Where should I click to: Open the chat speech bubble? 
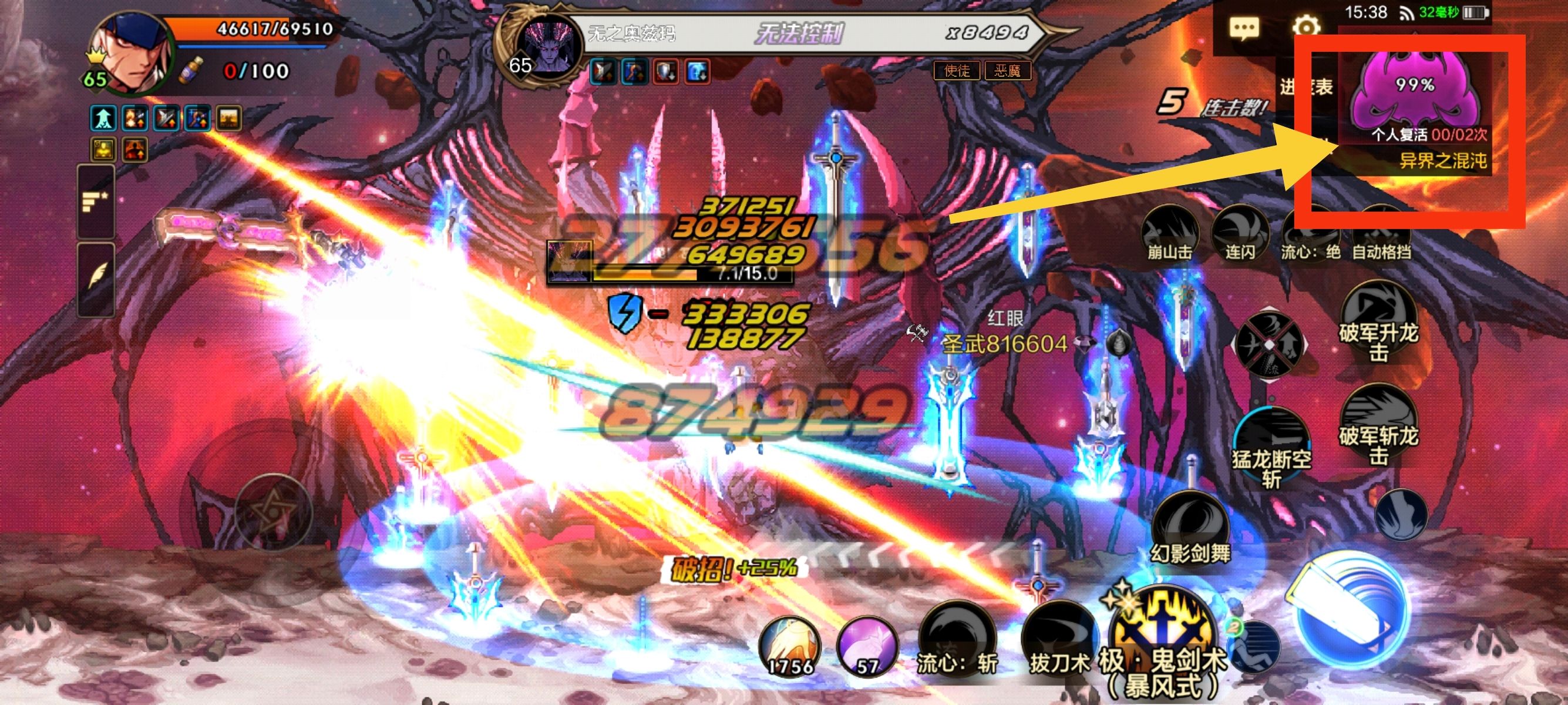coord(1244,28)
